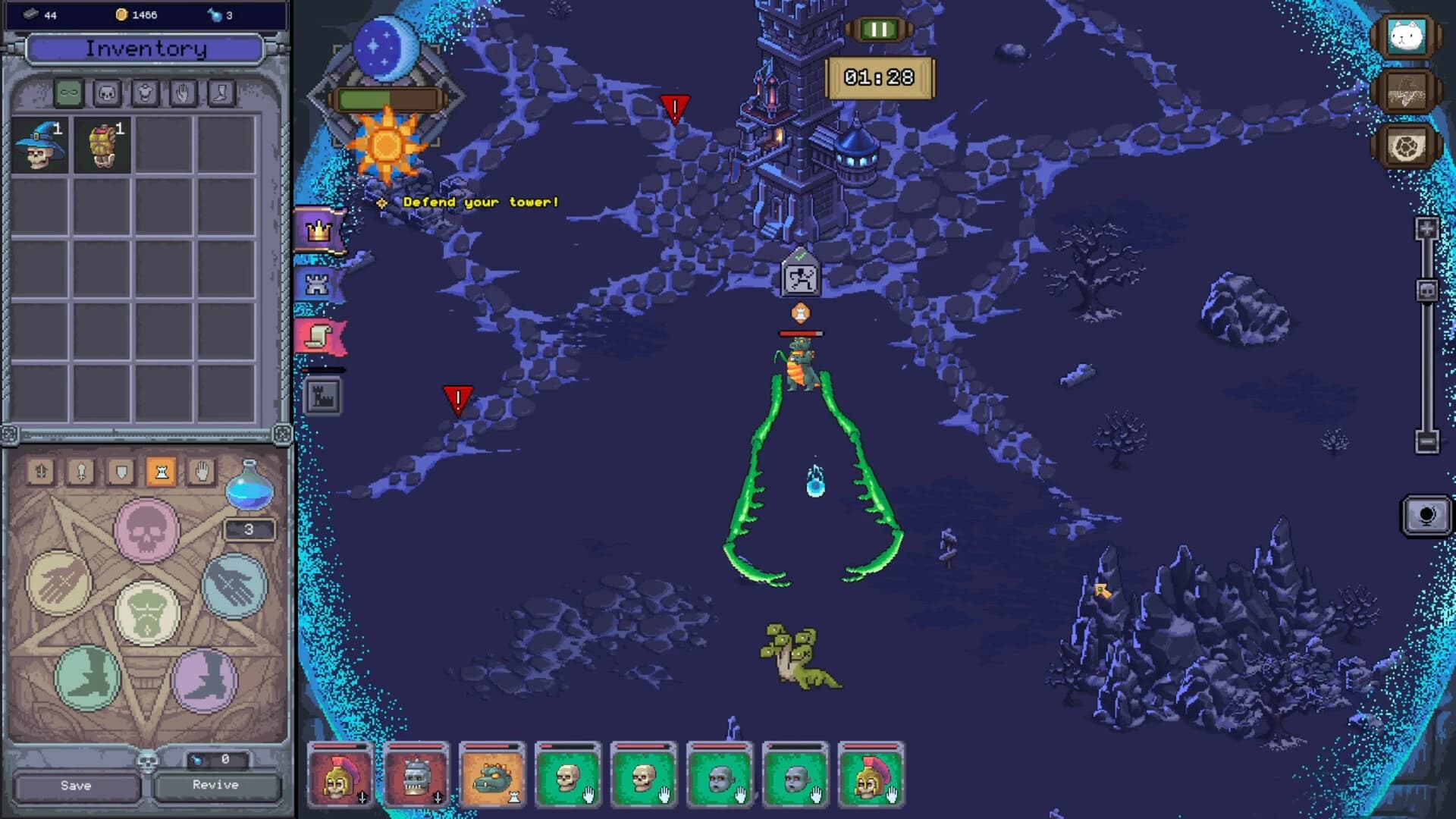Zoom in with the plus button
The height and width of the screenshot is (819, 1456).
1426,228
